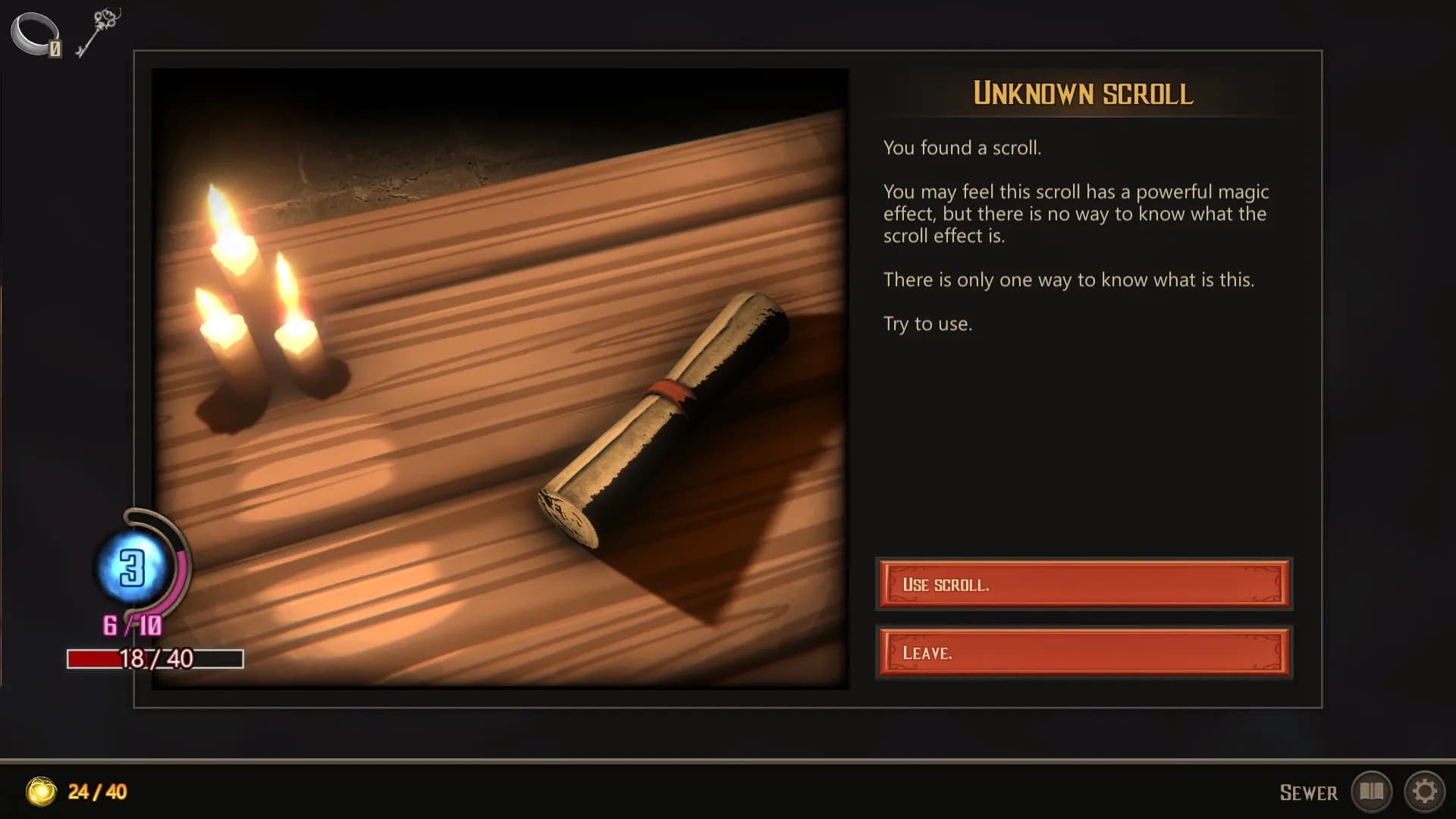Screen dimensions: 1456x819
Task: Click the silver ring inventory icon
Action: coord(34,32)
